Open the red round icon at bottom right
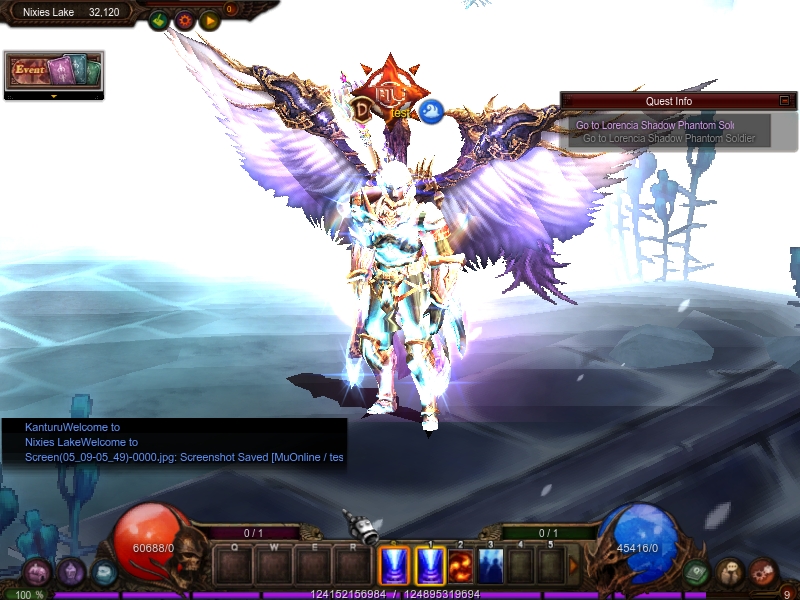Screen dimensions: 800x600 coord(763,572)
